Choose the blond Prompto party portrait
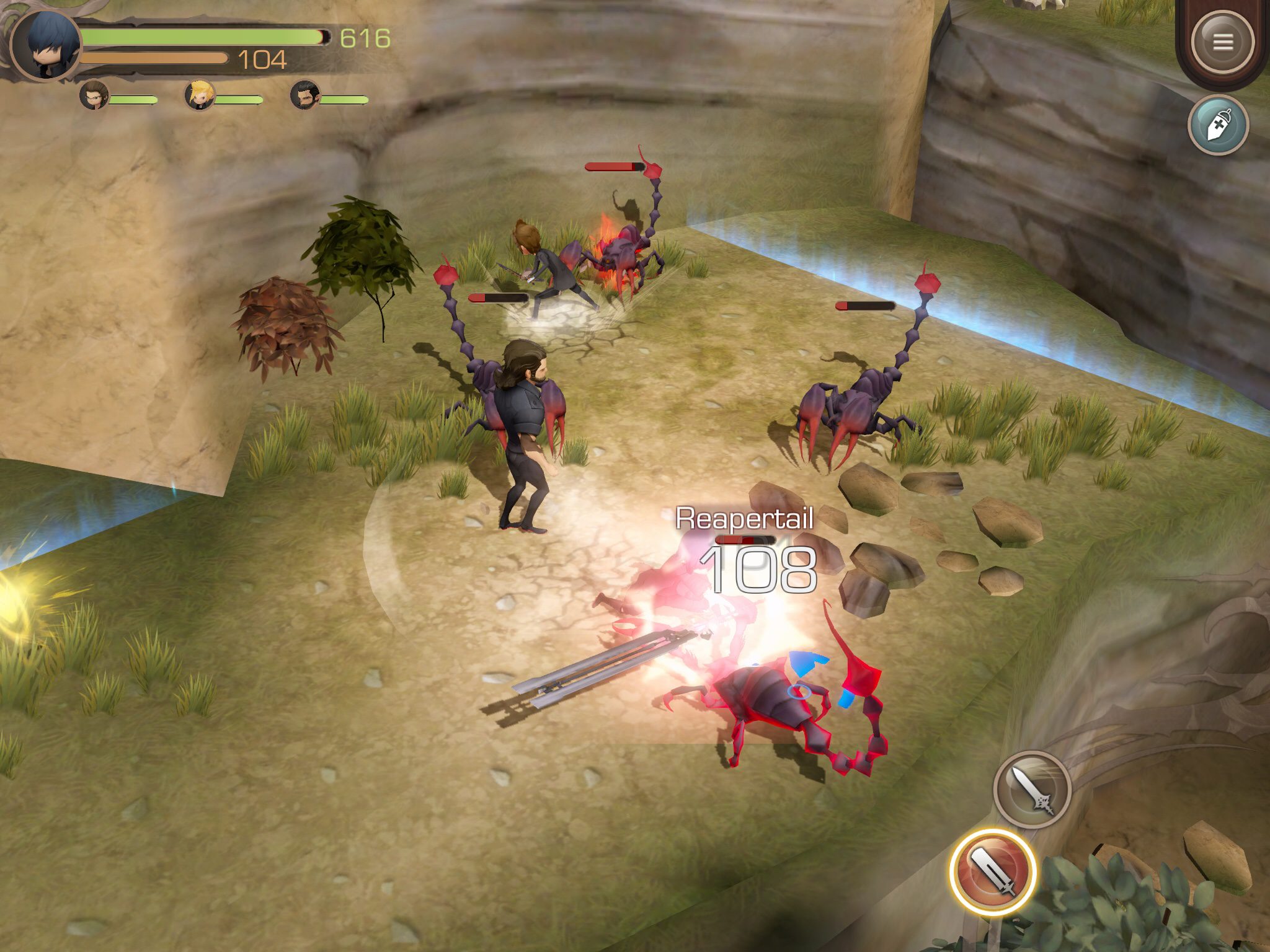 pos(200,97)
